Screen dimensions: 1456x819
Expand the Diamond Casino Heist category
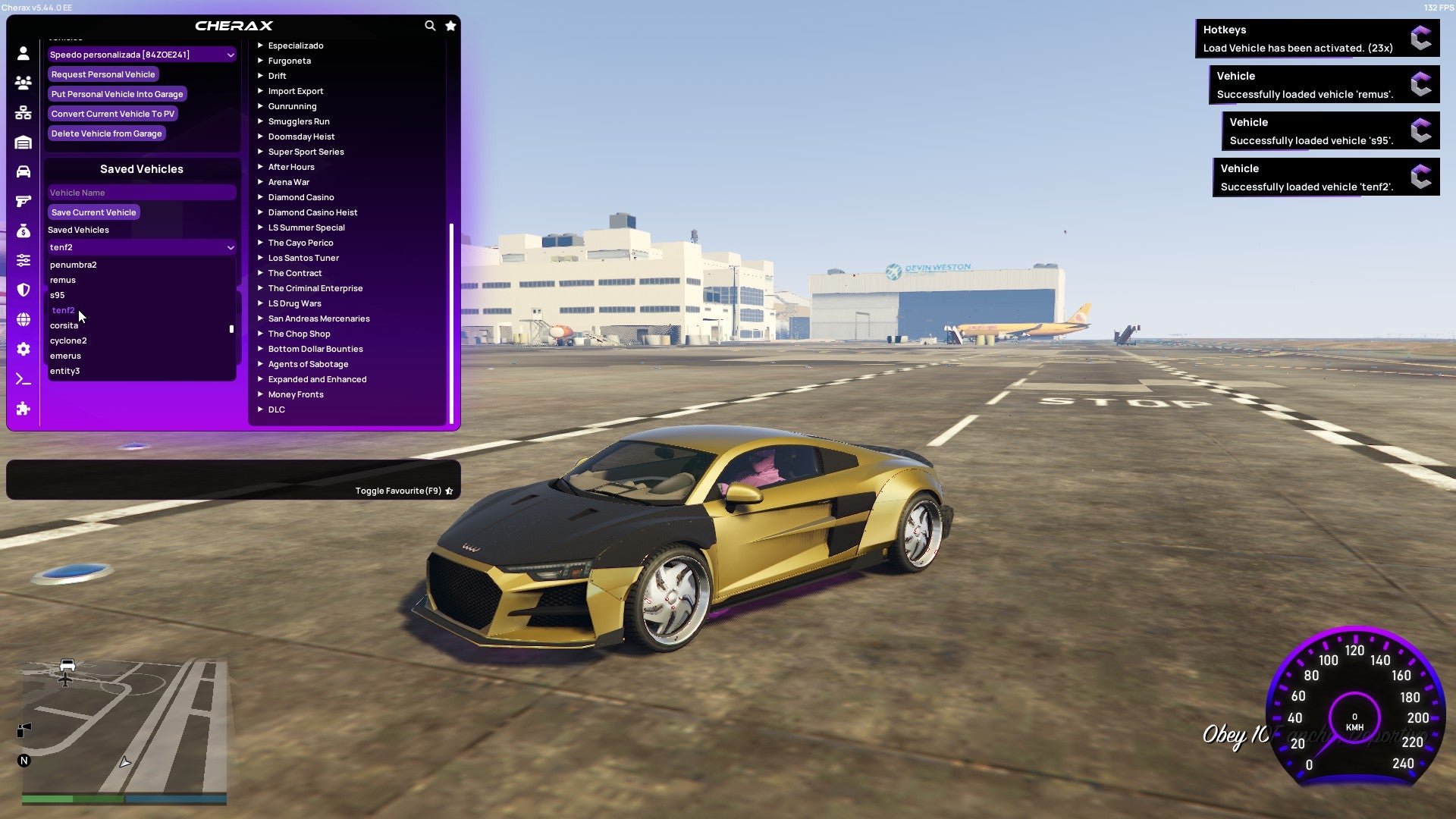click(313, 212)
